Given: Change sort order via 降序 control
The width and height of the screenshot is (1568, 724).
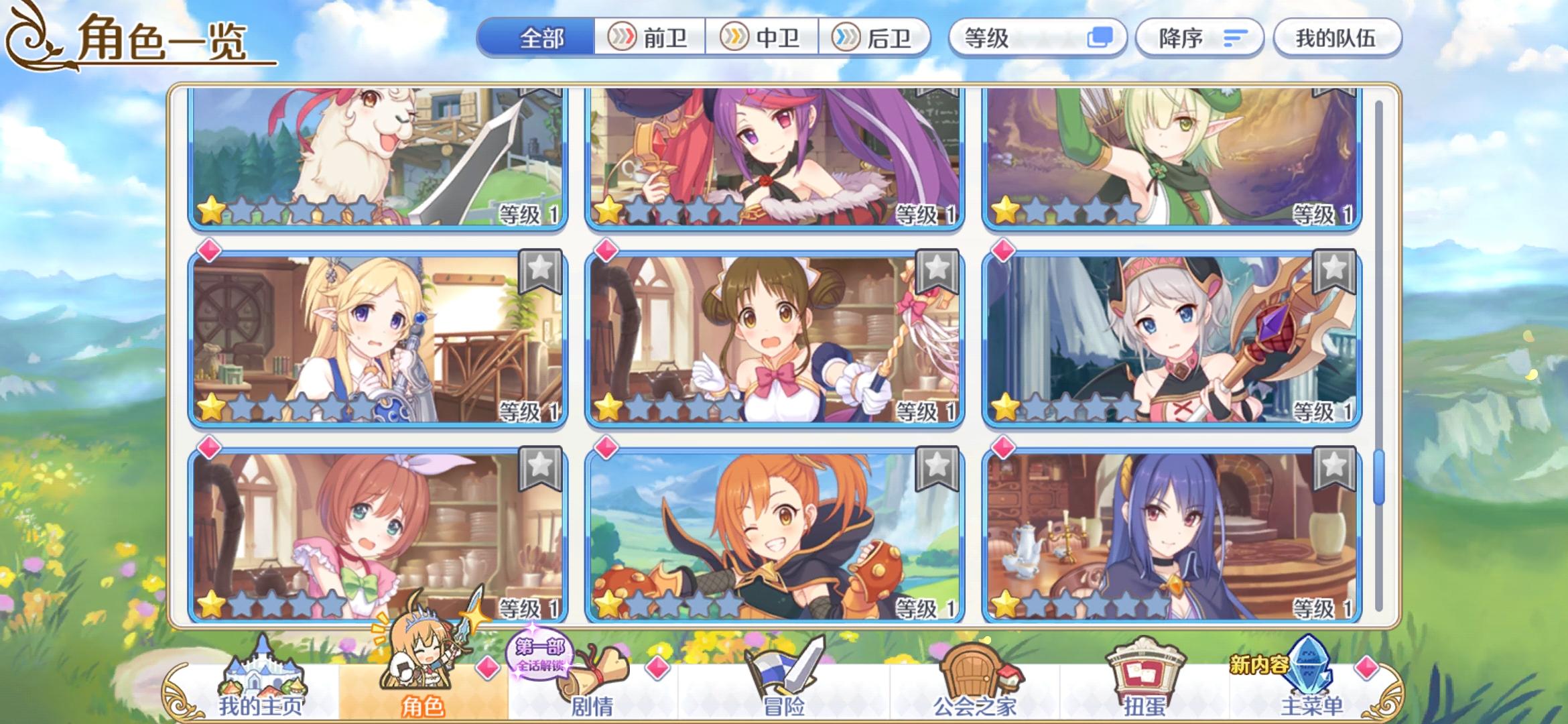Looking at the screenshot, I should pyautogui.click(x=1199, y=38).
